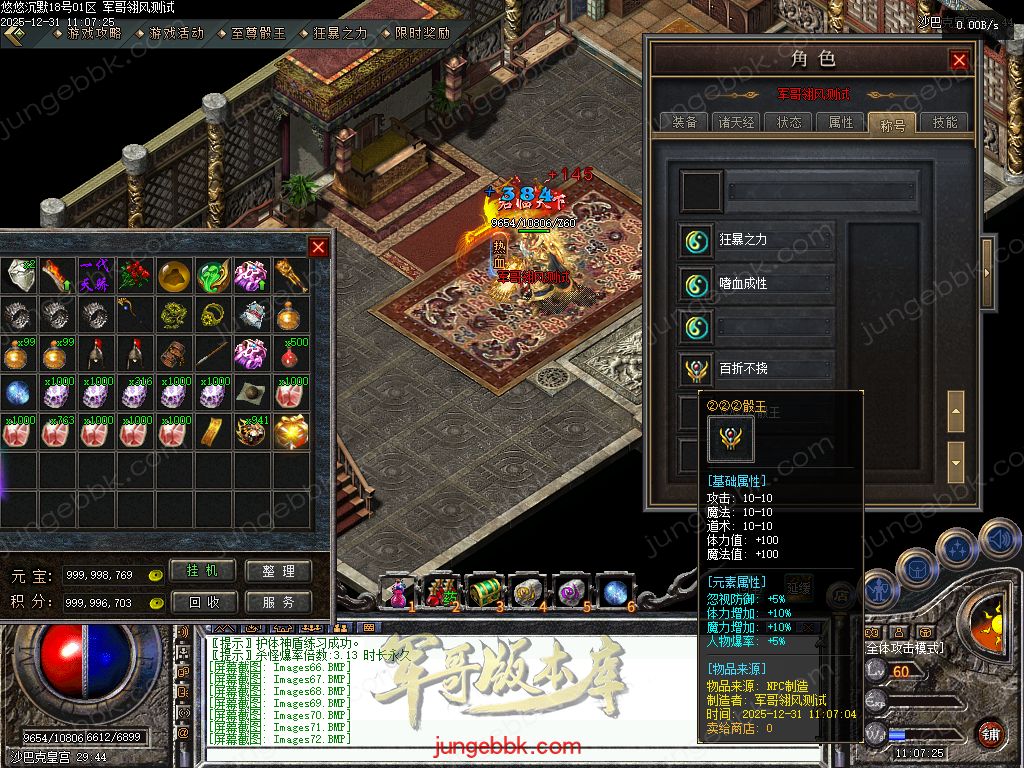Use the blue orb hotbar slot
Image resolution: width=1024 pixels, height=768 pixels.
click(614, 590)
